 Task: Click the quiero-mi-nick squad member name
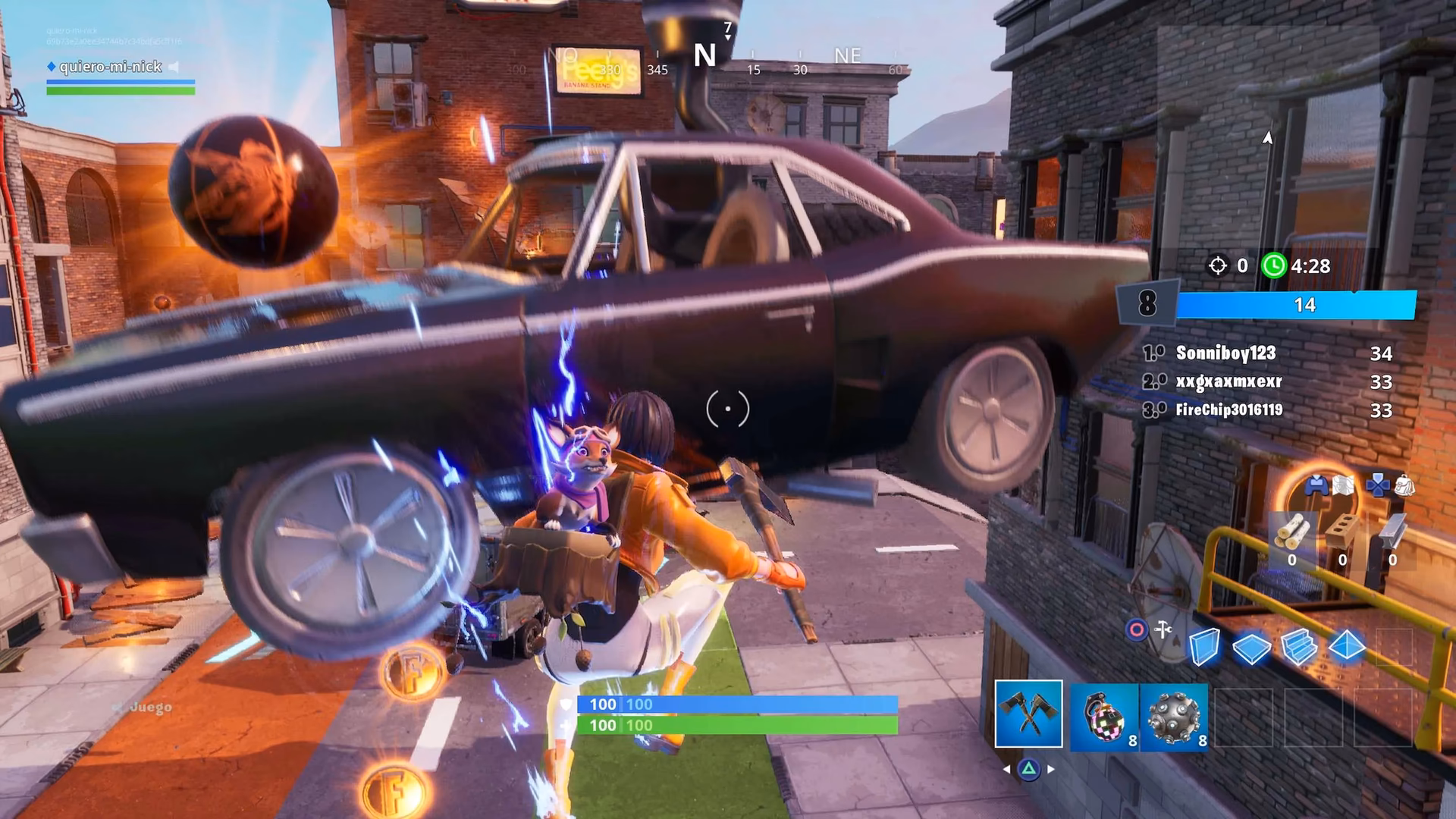coord(111,67)
